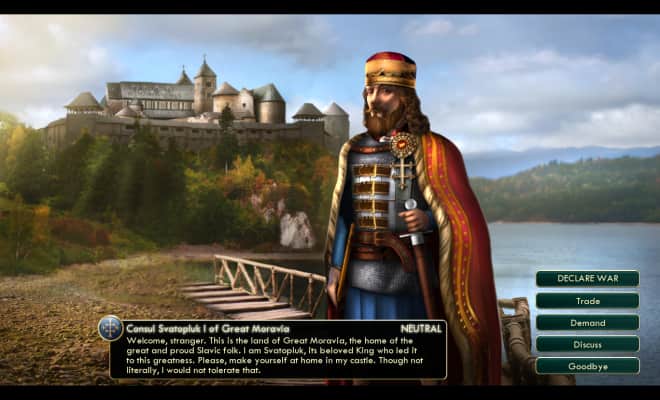Open the Trade screen
This screenshot has height=400, width=660.
587,300
